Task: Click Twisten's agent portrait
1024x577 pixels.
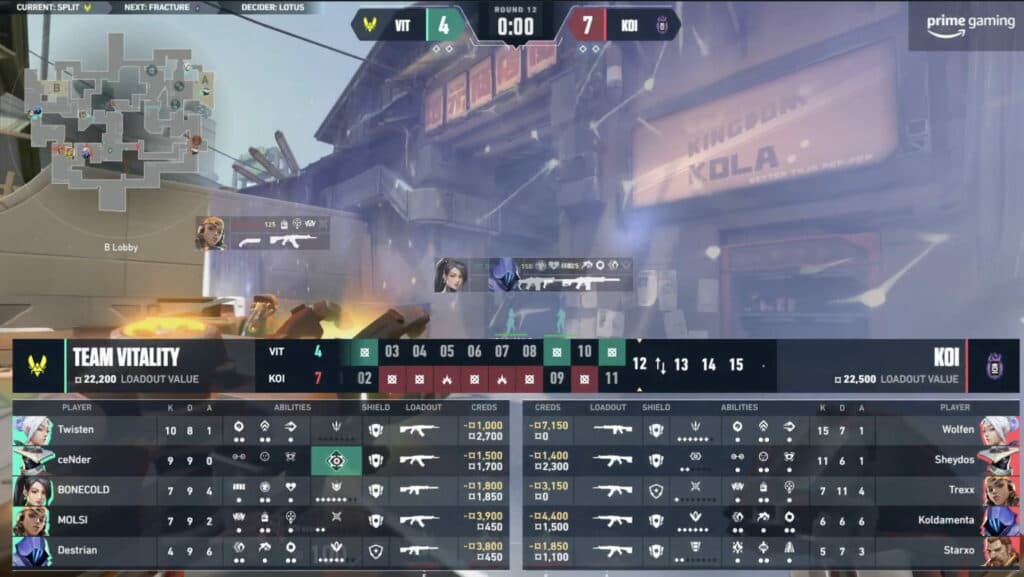Action: click(x=33, y=430)
